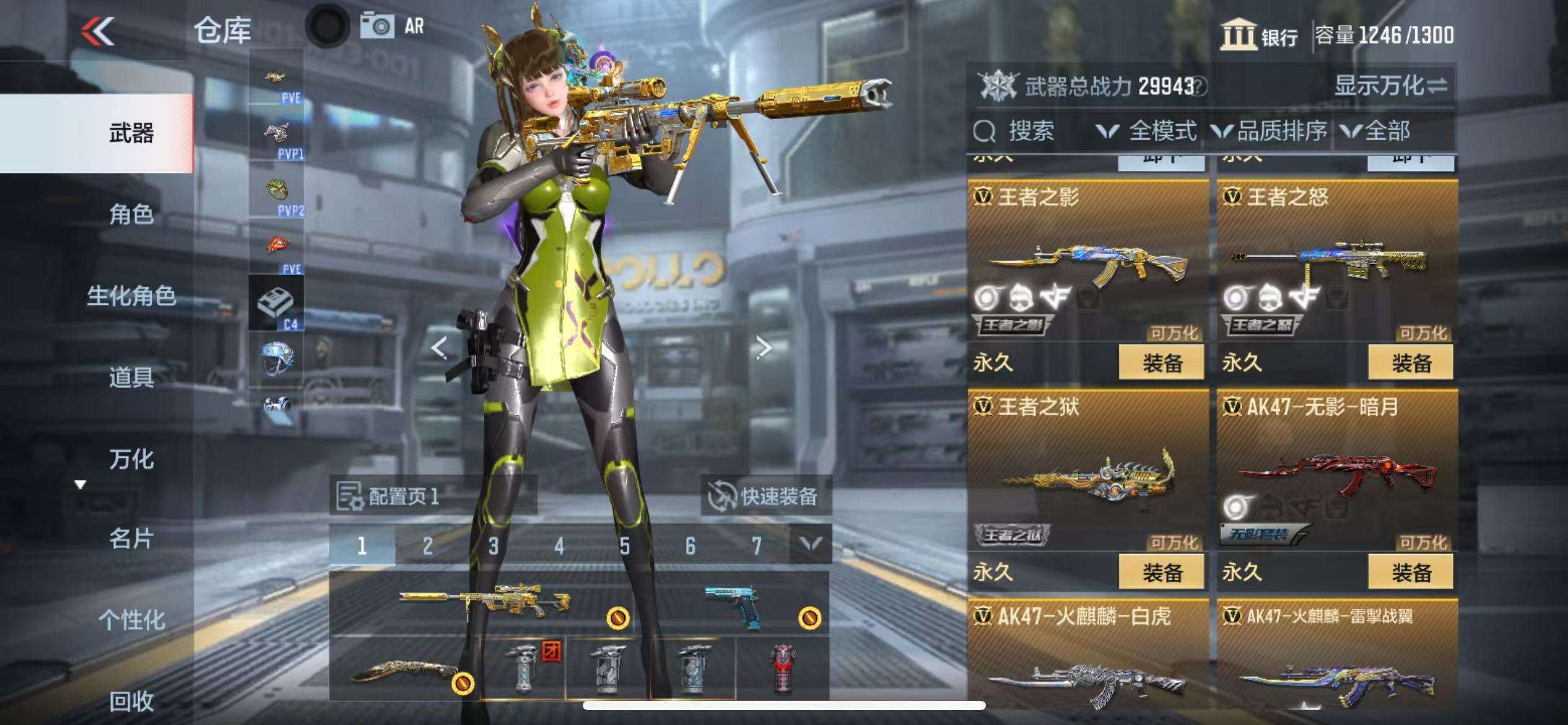Open the 个性化 category
Viewport: 1568px width, 725px height.
click(x=131, y=620)
